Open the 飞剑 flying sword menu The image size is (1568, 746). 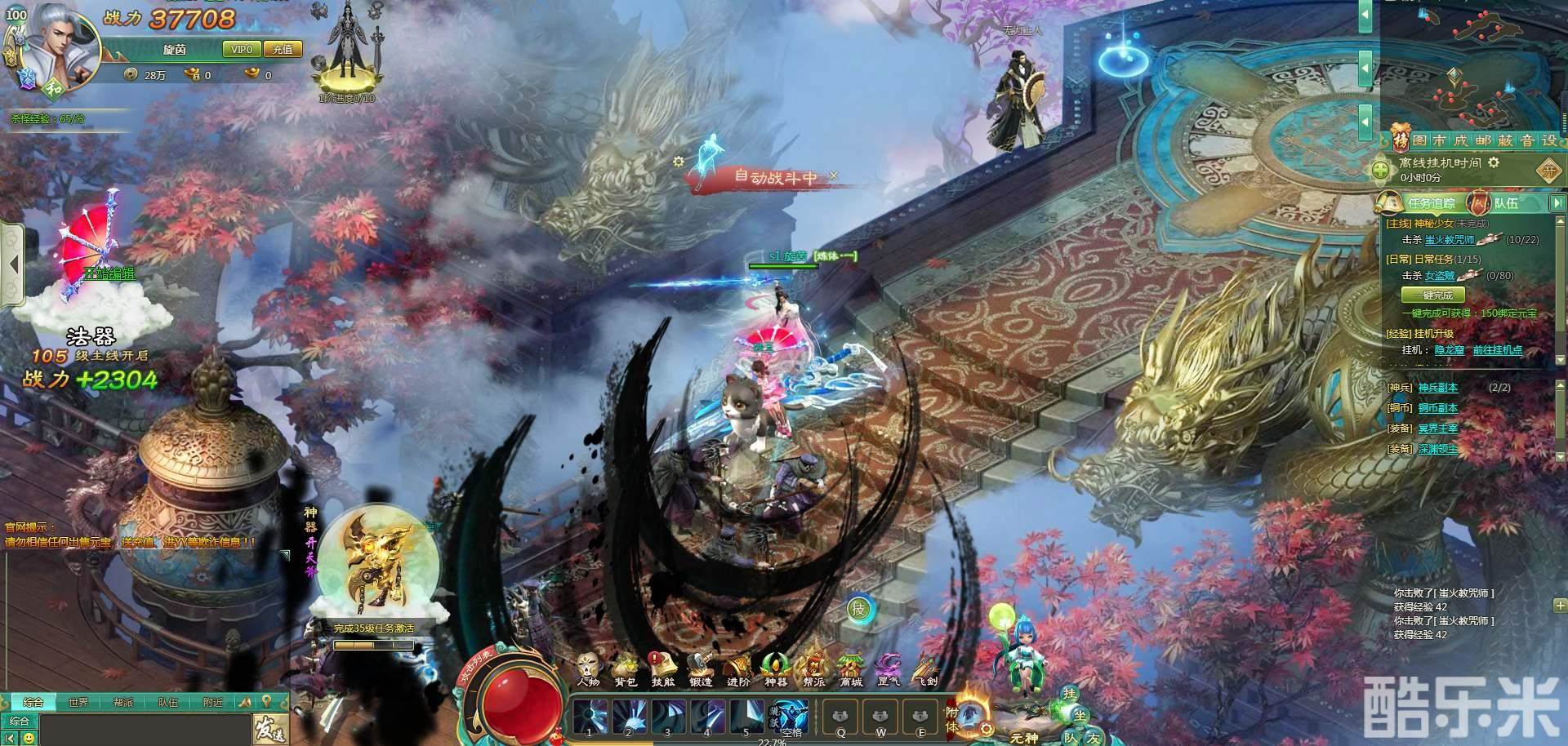click(925, 668)
